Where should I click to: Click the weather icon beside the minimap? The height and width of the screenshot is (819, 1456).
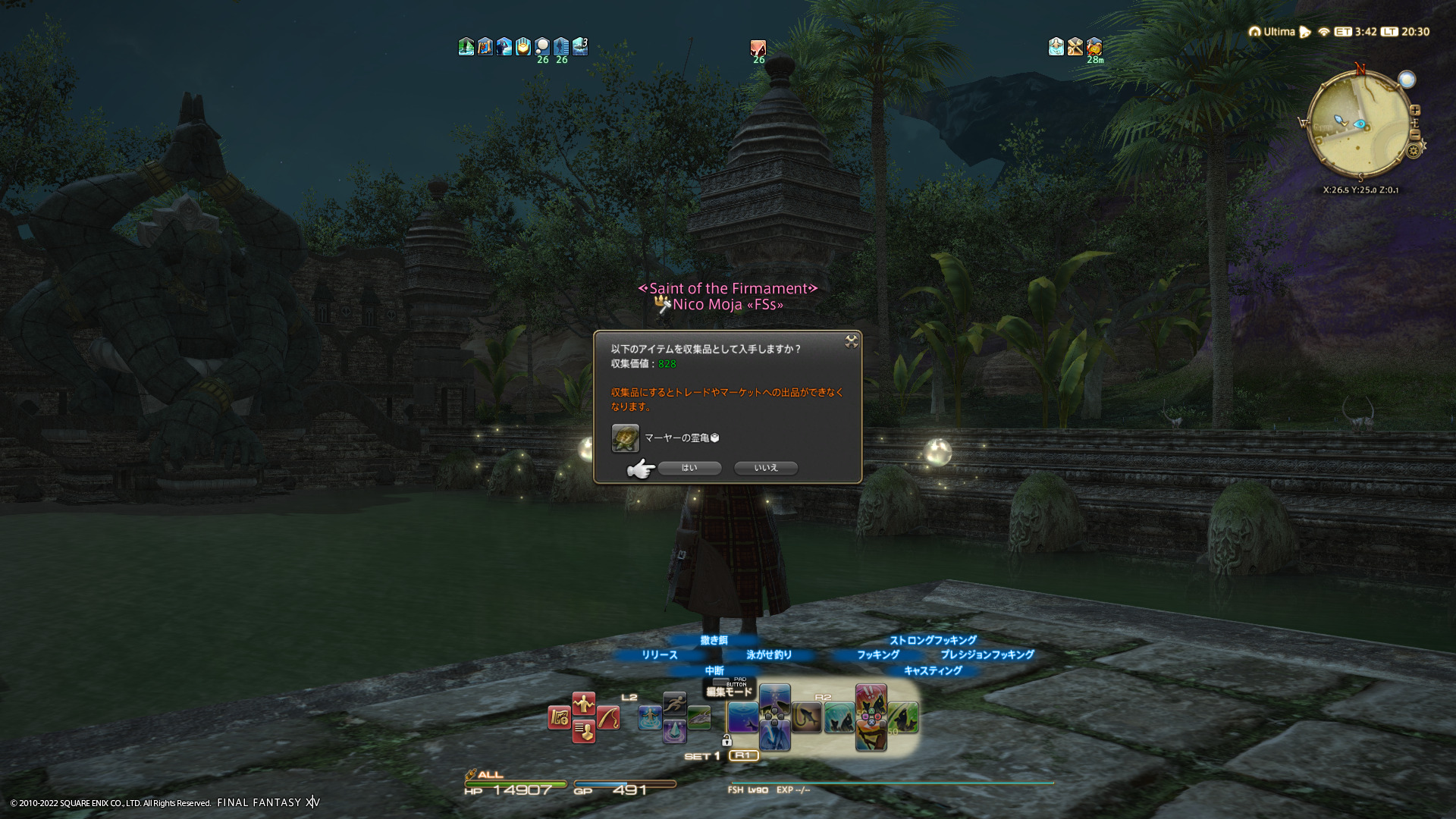[1407, 80]
